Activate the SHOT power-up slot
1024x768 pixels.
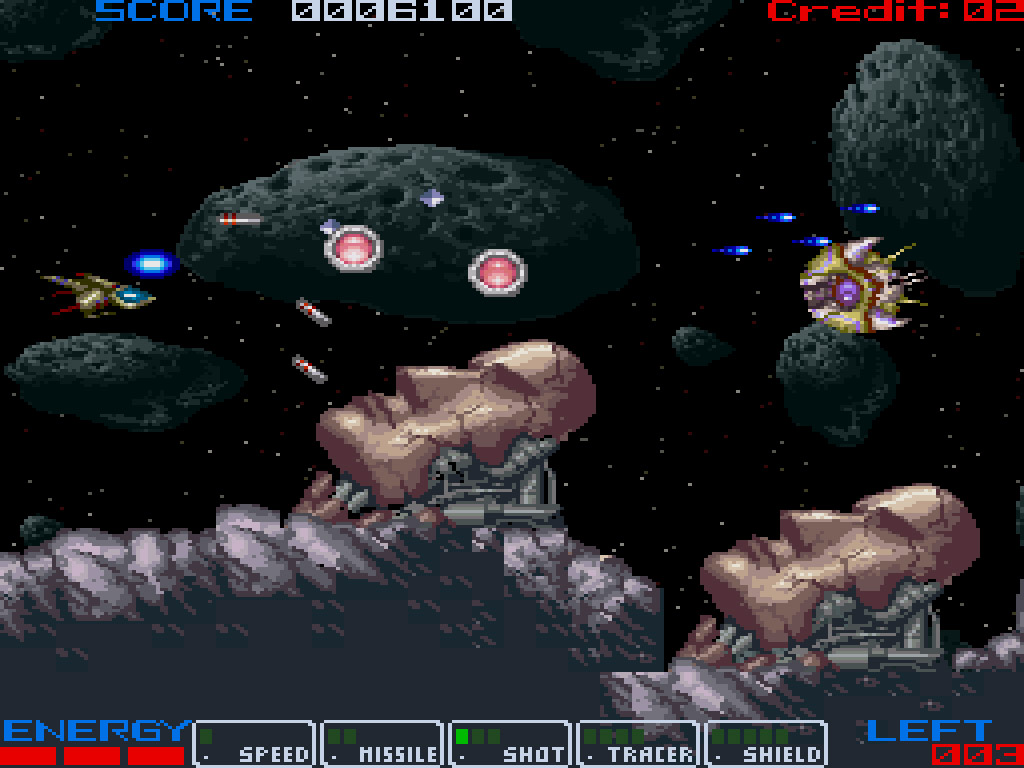pyautogui.click(x=510, y=744)
